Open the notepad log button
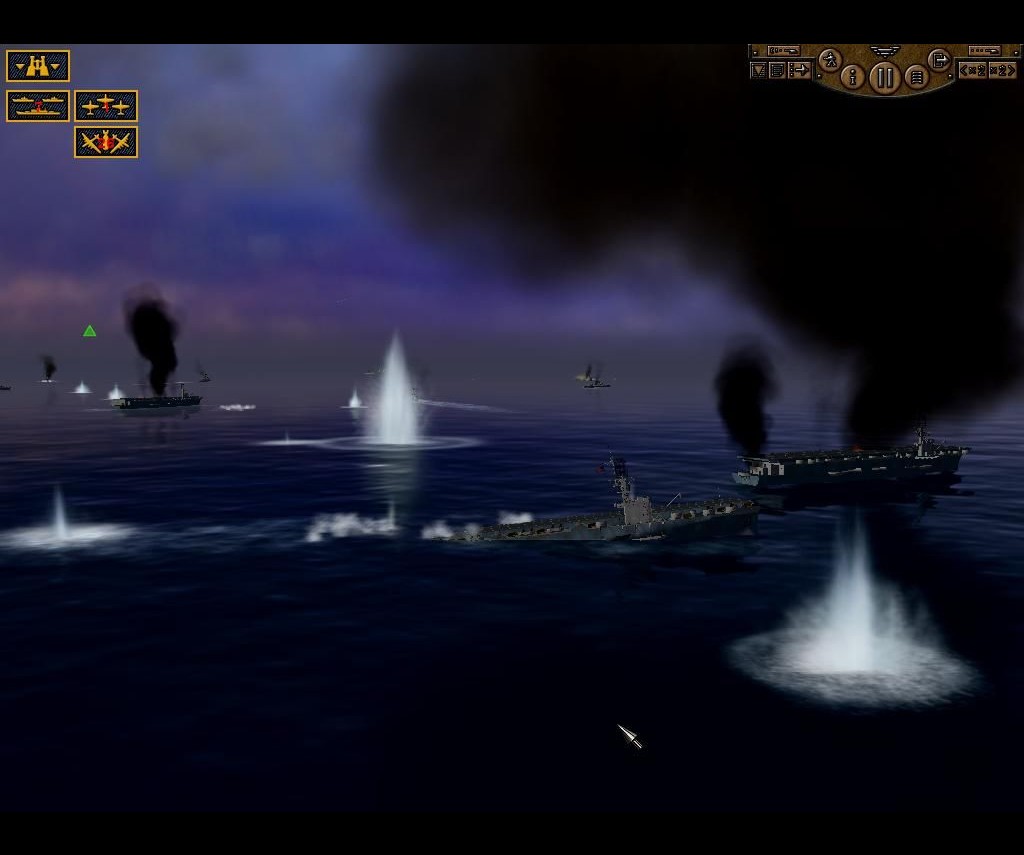Image resolution: width=1024 pixels, height=855 pixels. [x=777, y=70]
